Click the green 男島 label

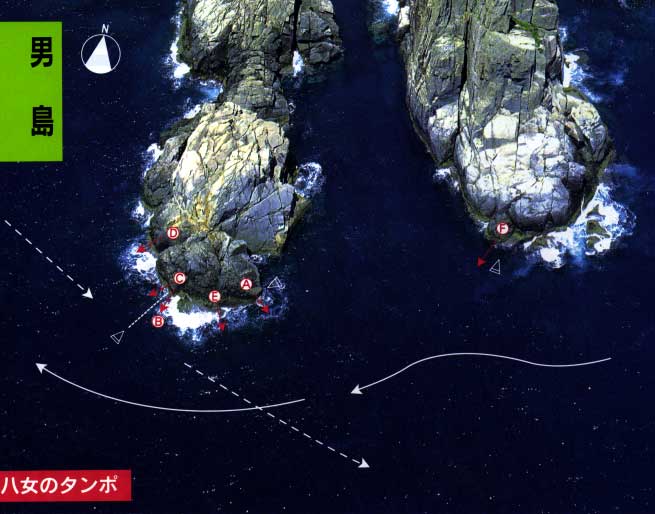click(31, 91)
